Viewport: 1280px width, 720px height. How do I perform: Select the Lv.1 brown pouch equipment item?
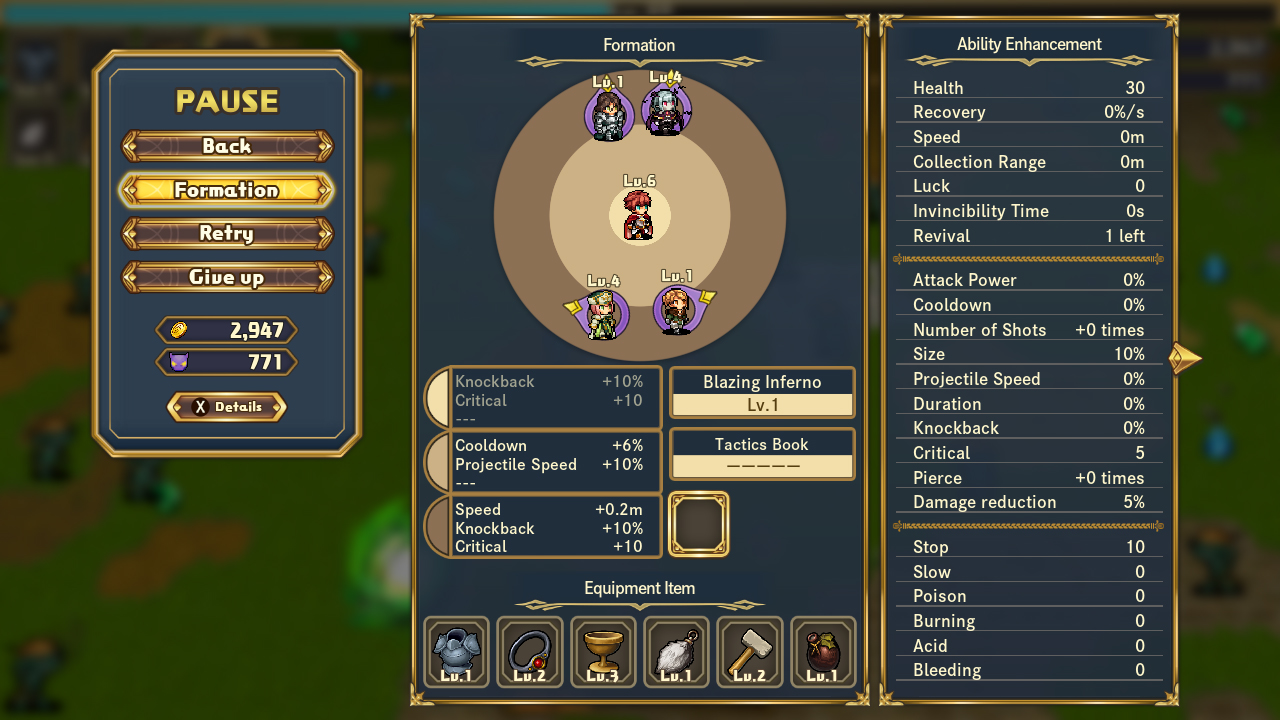tap(822, 652)
